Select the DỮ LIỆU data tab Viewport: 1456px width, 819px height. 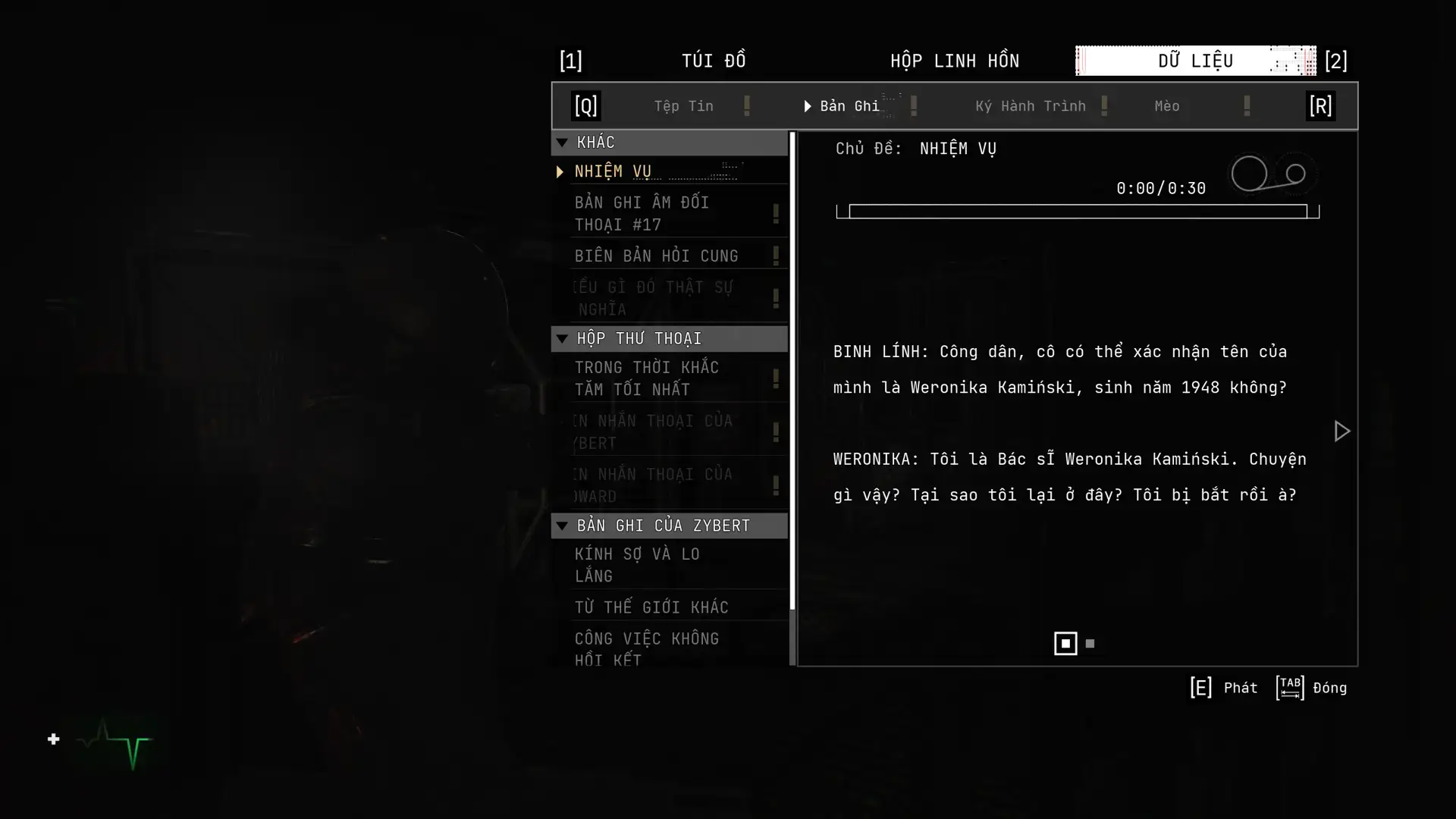1195,61
